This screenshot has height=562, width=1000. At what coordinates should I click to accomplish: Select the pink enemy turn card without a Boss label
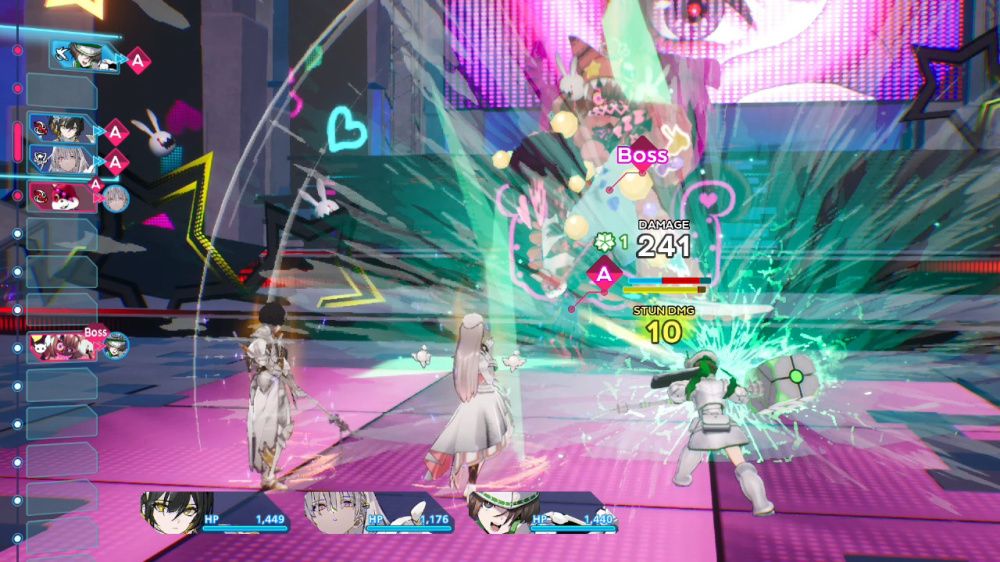tap(62, 196)
